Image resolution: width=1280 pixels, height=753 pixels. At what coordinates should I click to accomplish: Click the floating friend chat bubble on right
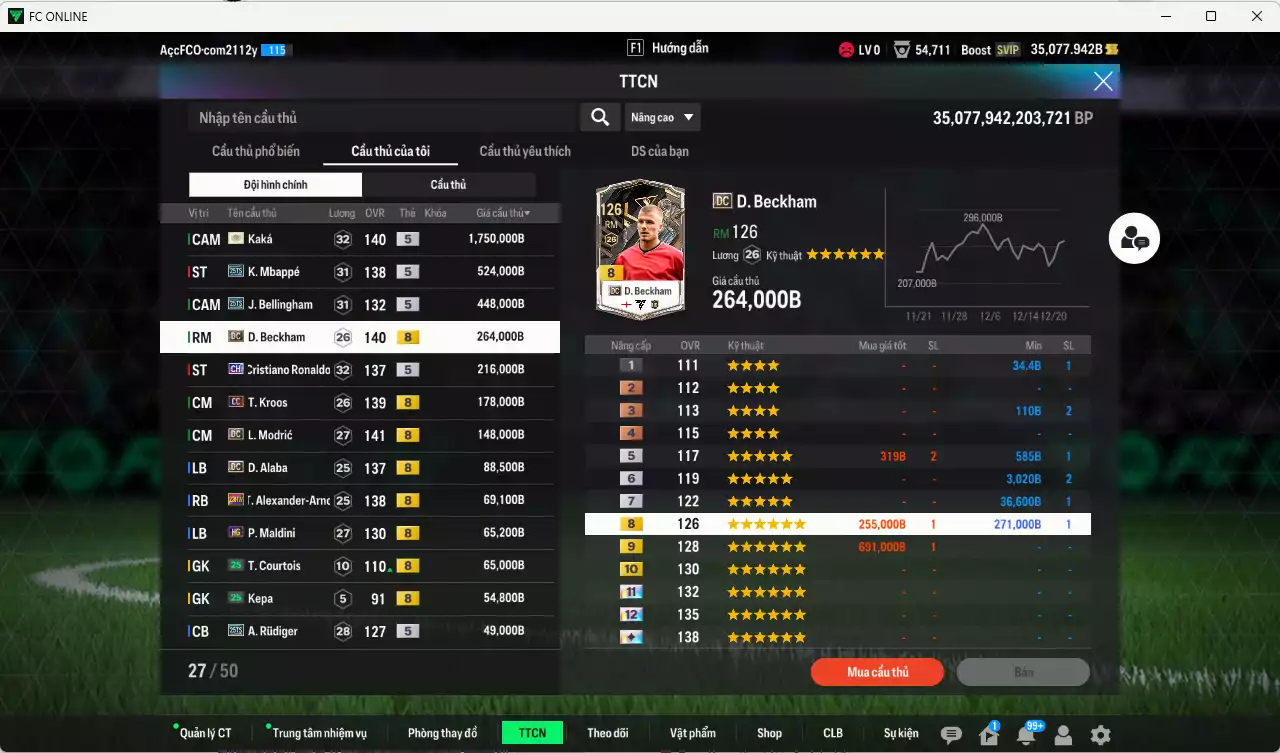pos(1133,238)
